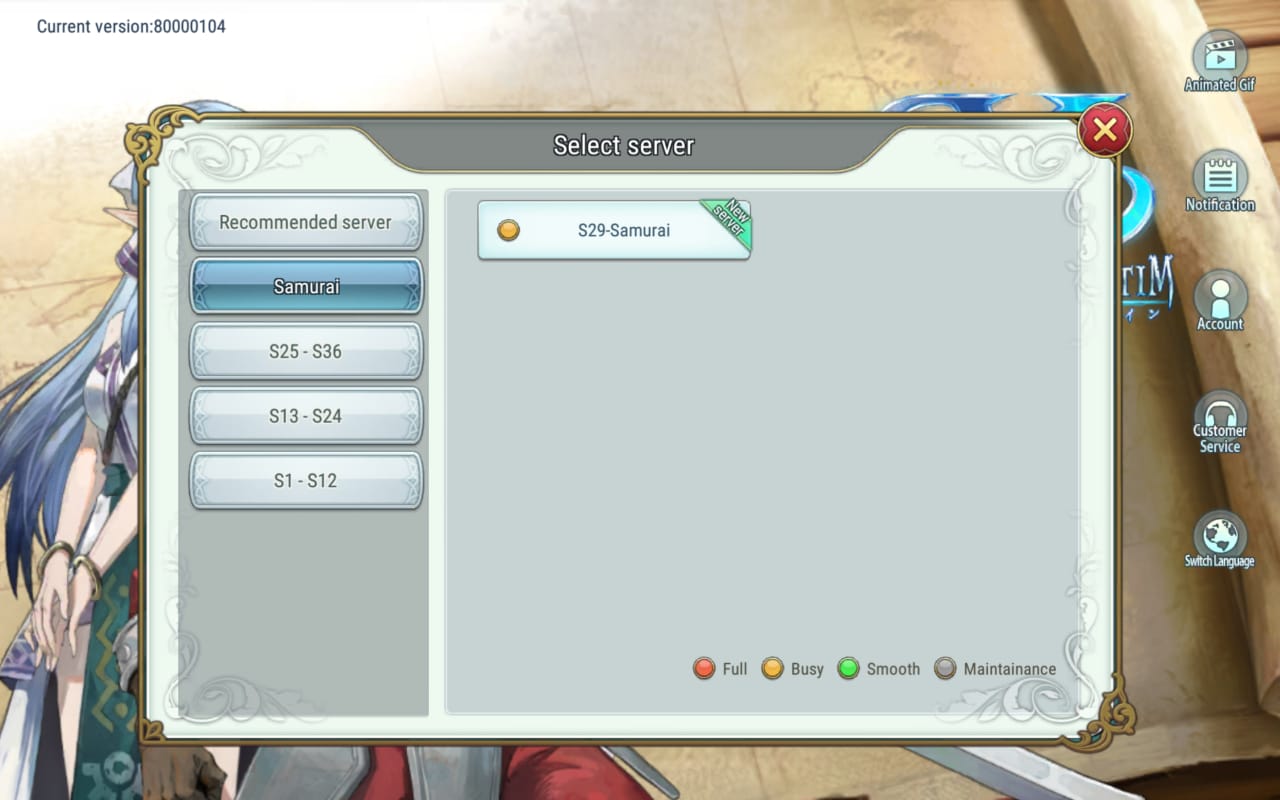This screenshot has height=800, width=1280.
Task: Switch to the Samurai server tab
Action: (x=306, y=287)
